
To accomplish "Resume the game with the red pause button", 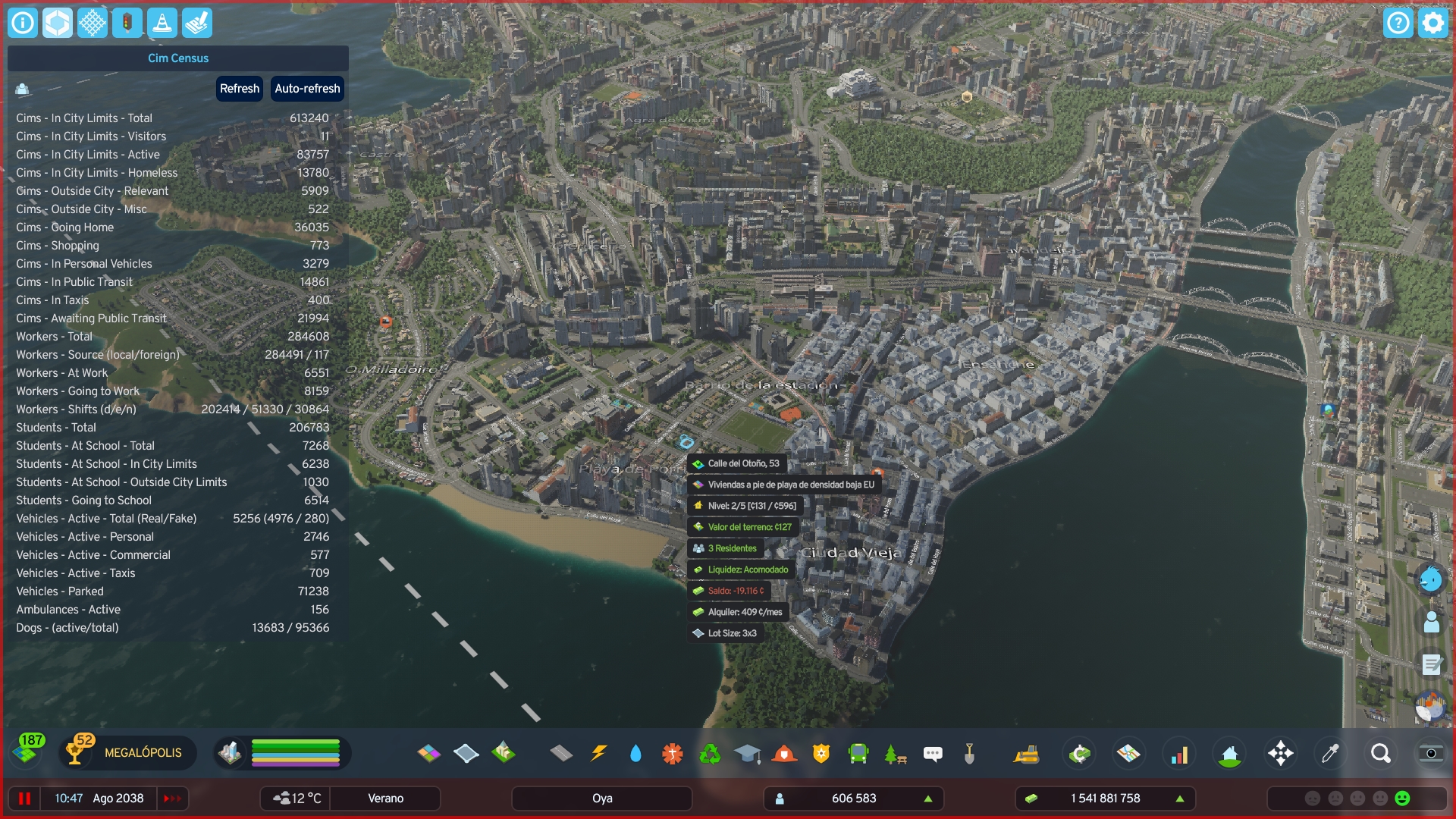I will 24,799.
